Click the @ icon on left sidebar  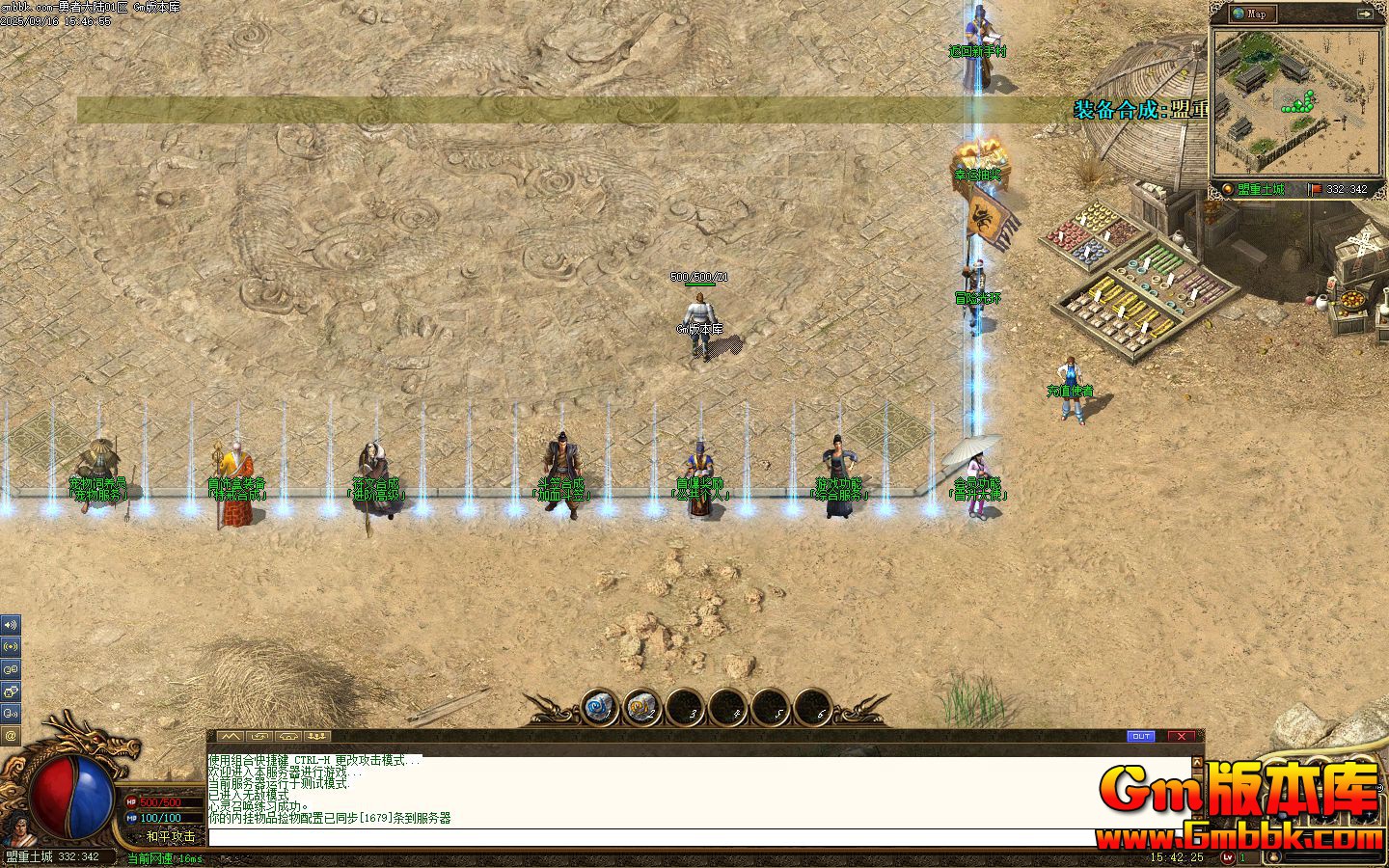11,735
